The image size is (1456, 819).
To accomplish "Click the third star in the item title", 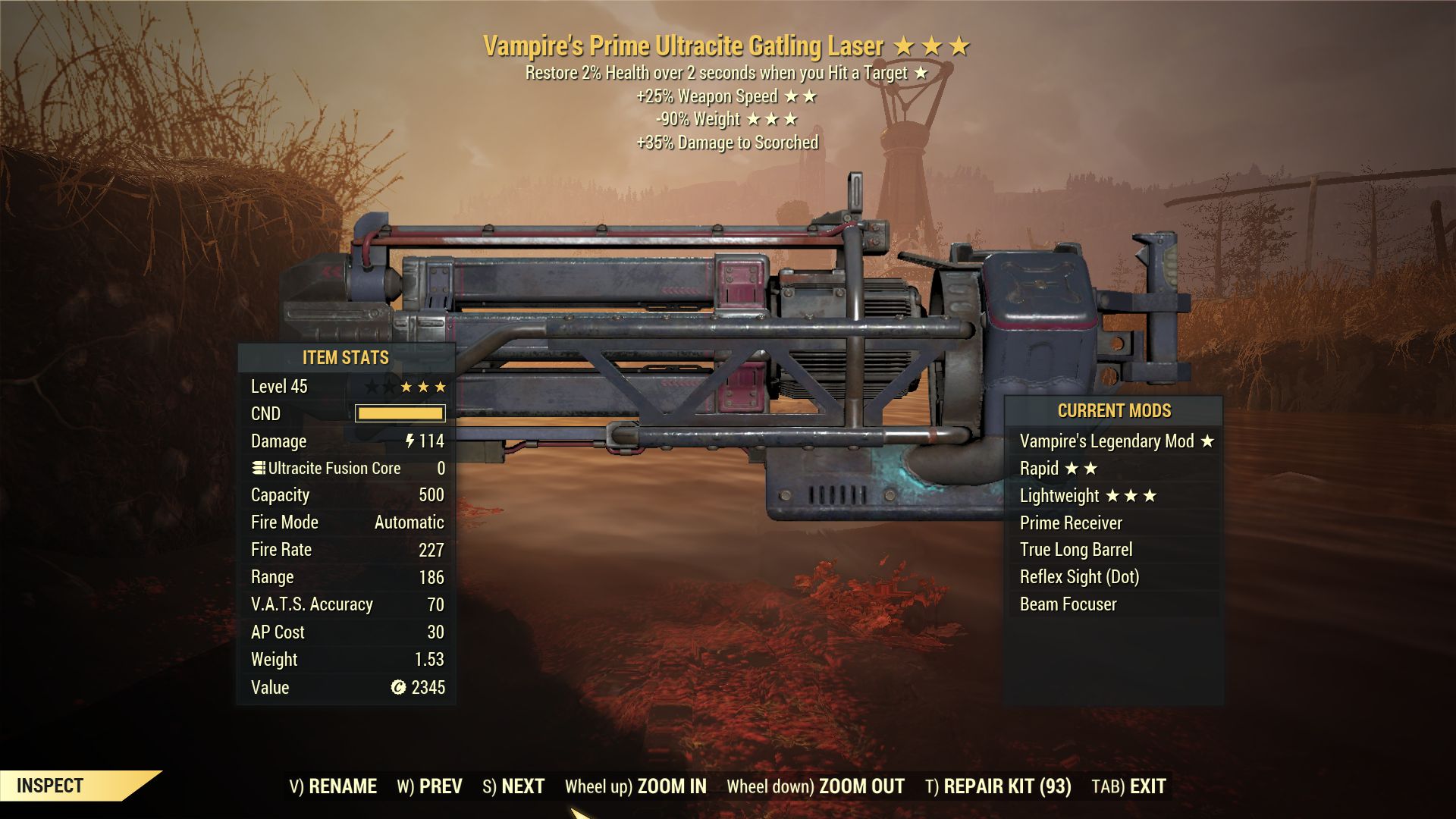I will click(x=960, y=45).
